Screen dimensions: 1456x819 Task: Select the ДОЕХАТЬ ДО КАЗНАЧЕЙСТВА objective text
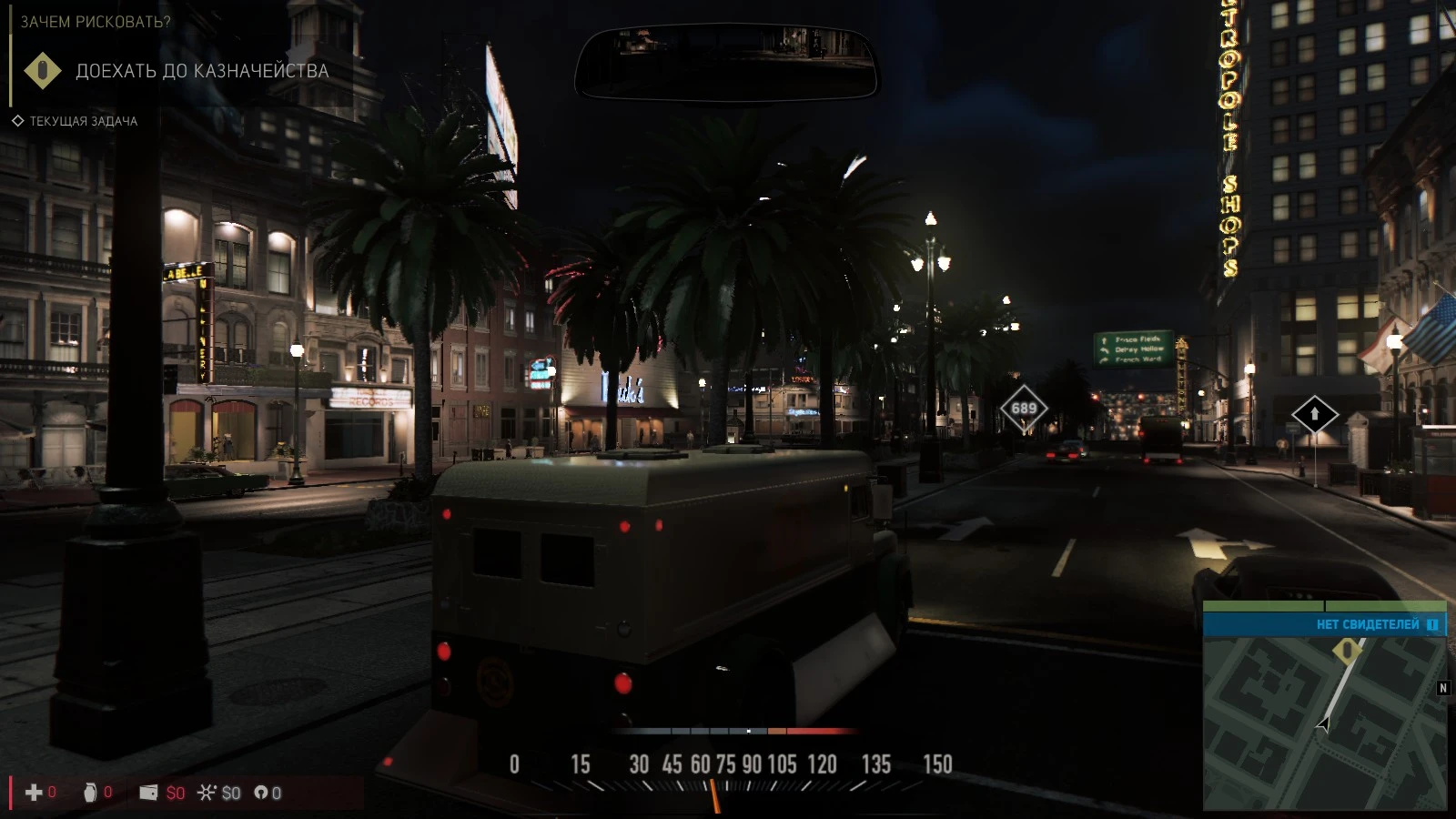point(202,71)
